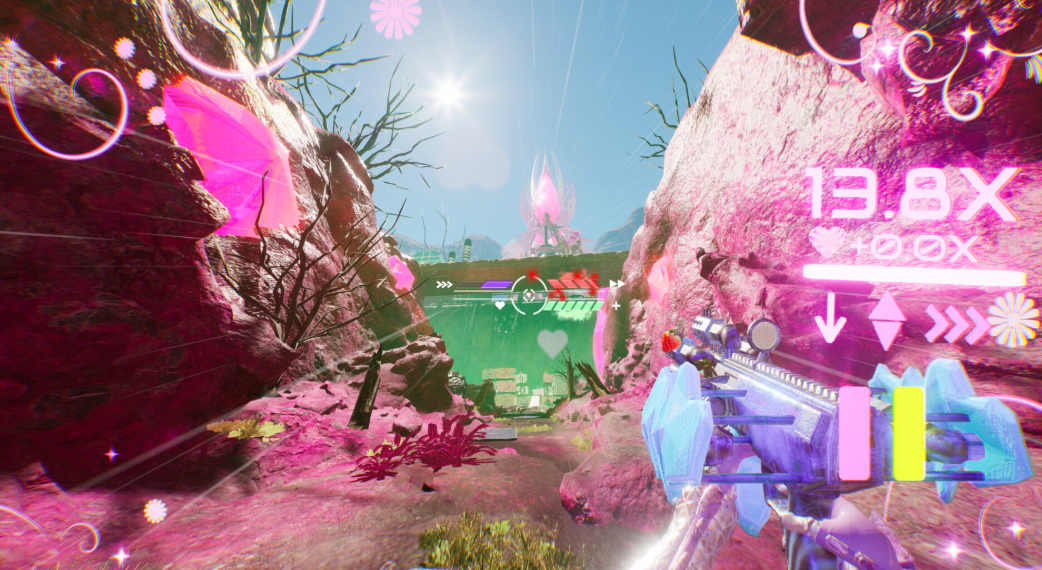1042x570 pixels.
Task: Click the white daisy flower icon
Action: [x=1013, y=320]
